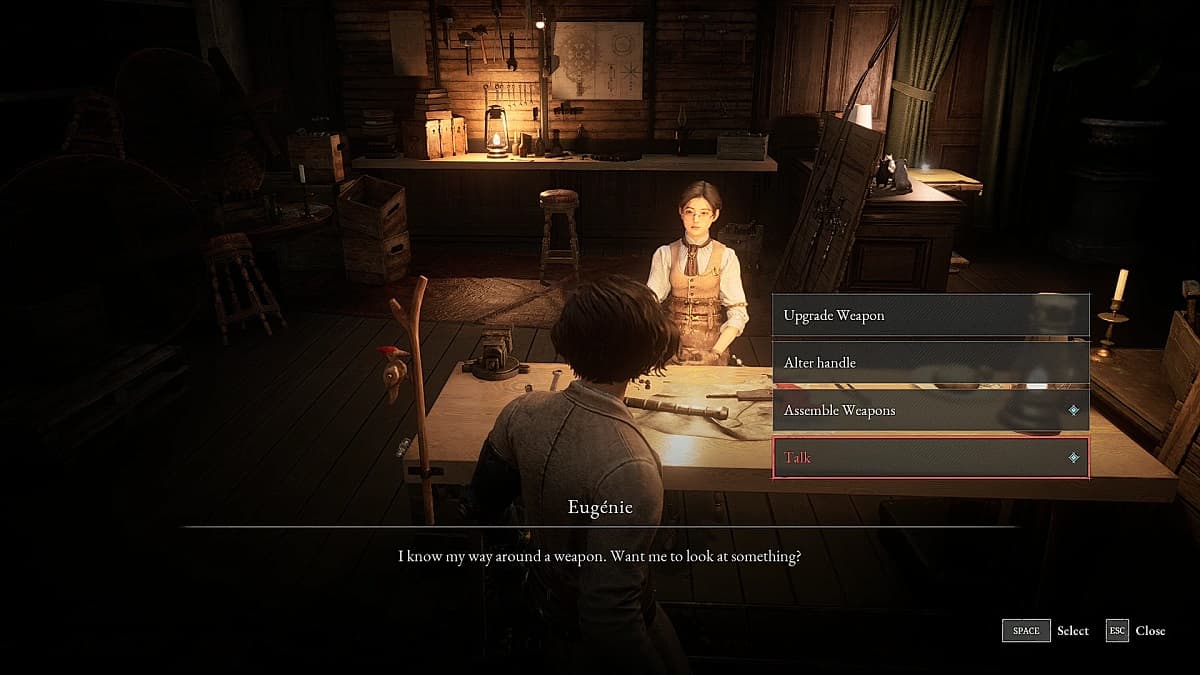This screenshot has height=675, width=1200.
Task: Select the Alter handle entry
Action: (930, 363)
